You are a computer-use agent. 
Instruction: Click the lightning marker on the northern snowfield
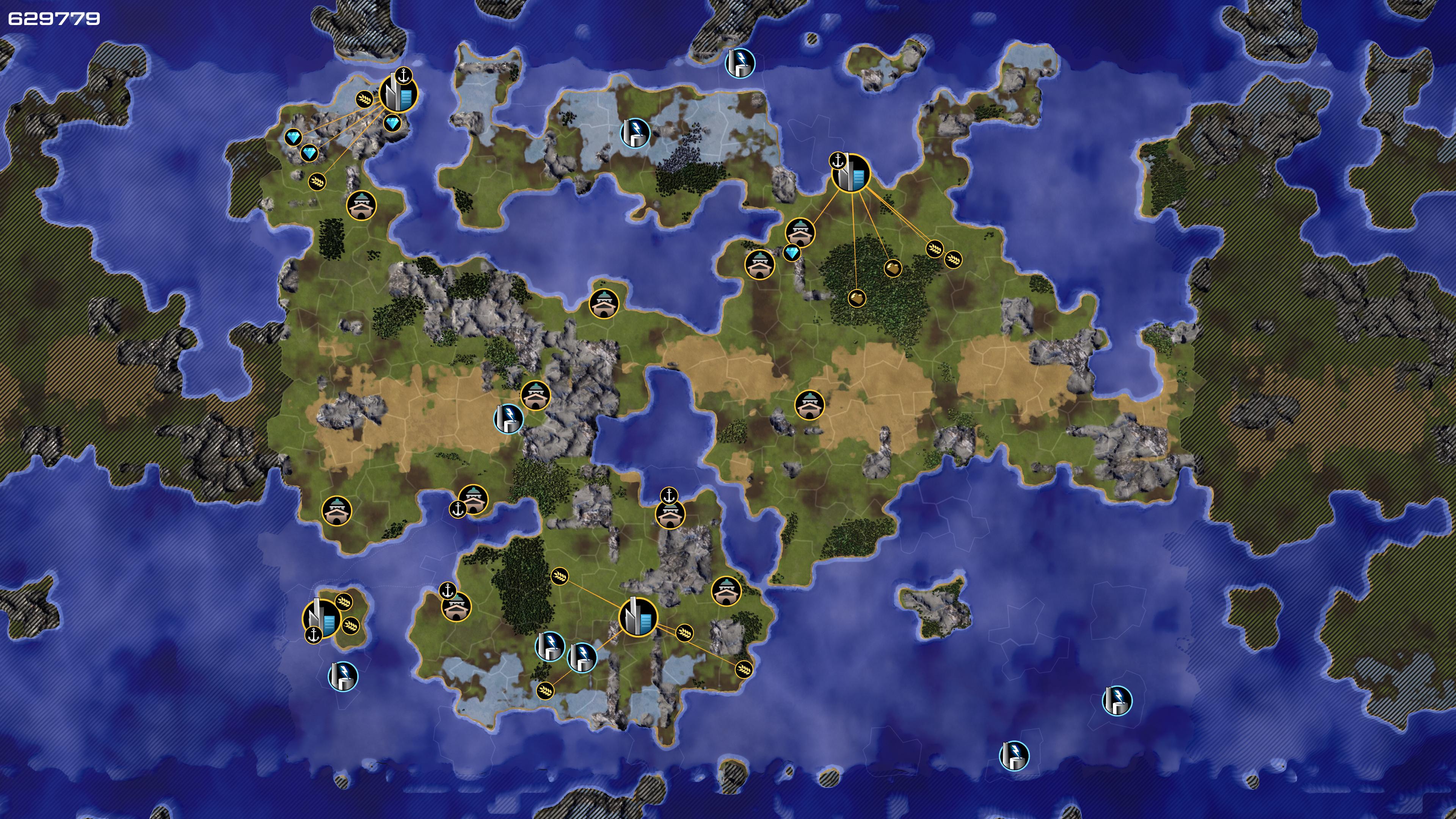[635, 132]
